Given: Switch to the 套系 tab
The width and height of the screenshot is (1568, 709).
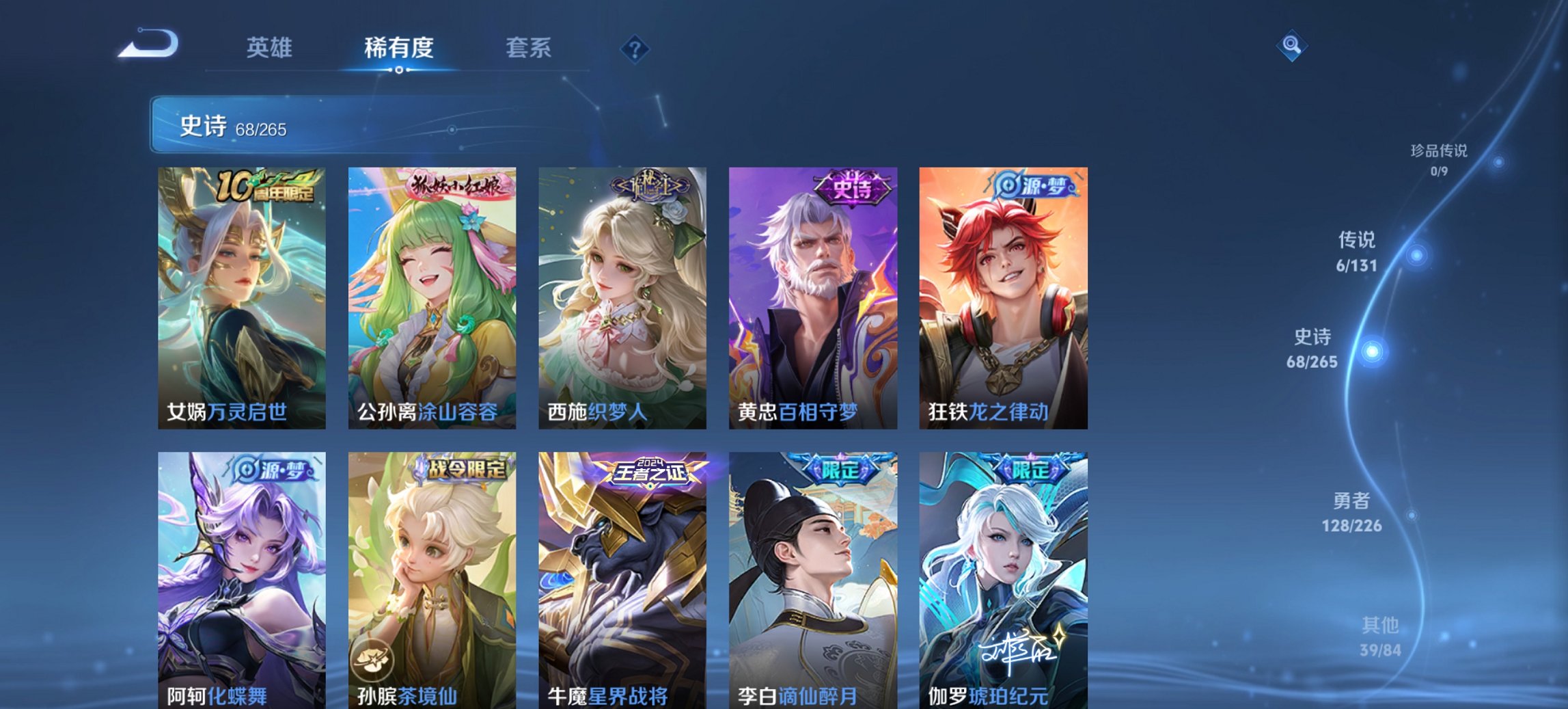Looking at the screenshot, I should tap(527, 48).
